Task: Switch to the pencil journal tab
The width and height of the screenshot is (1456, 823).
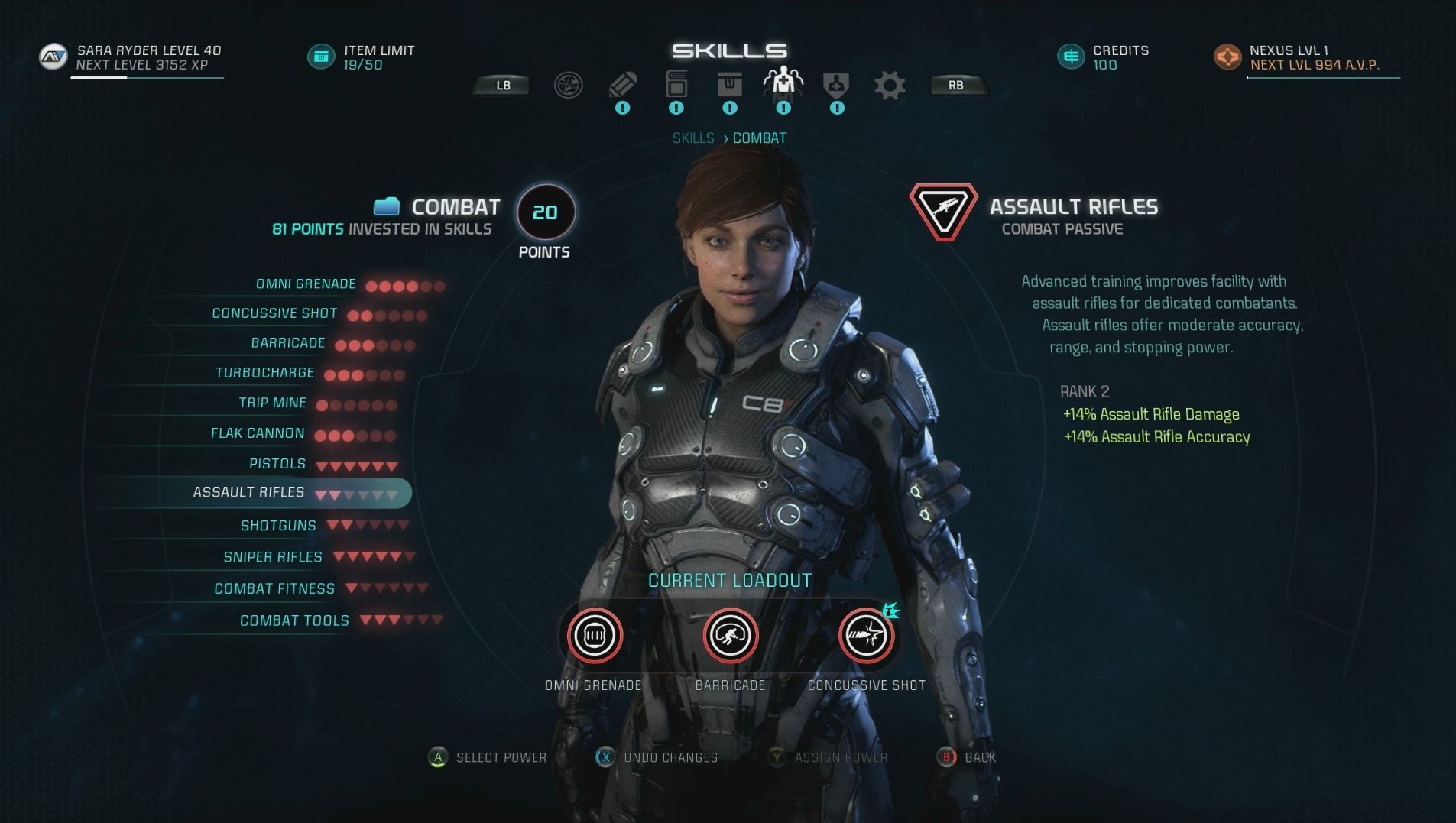Action: point(622,84)
